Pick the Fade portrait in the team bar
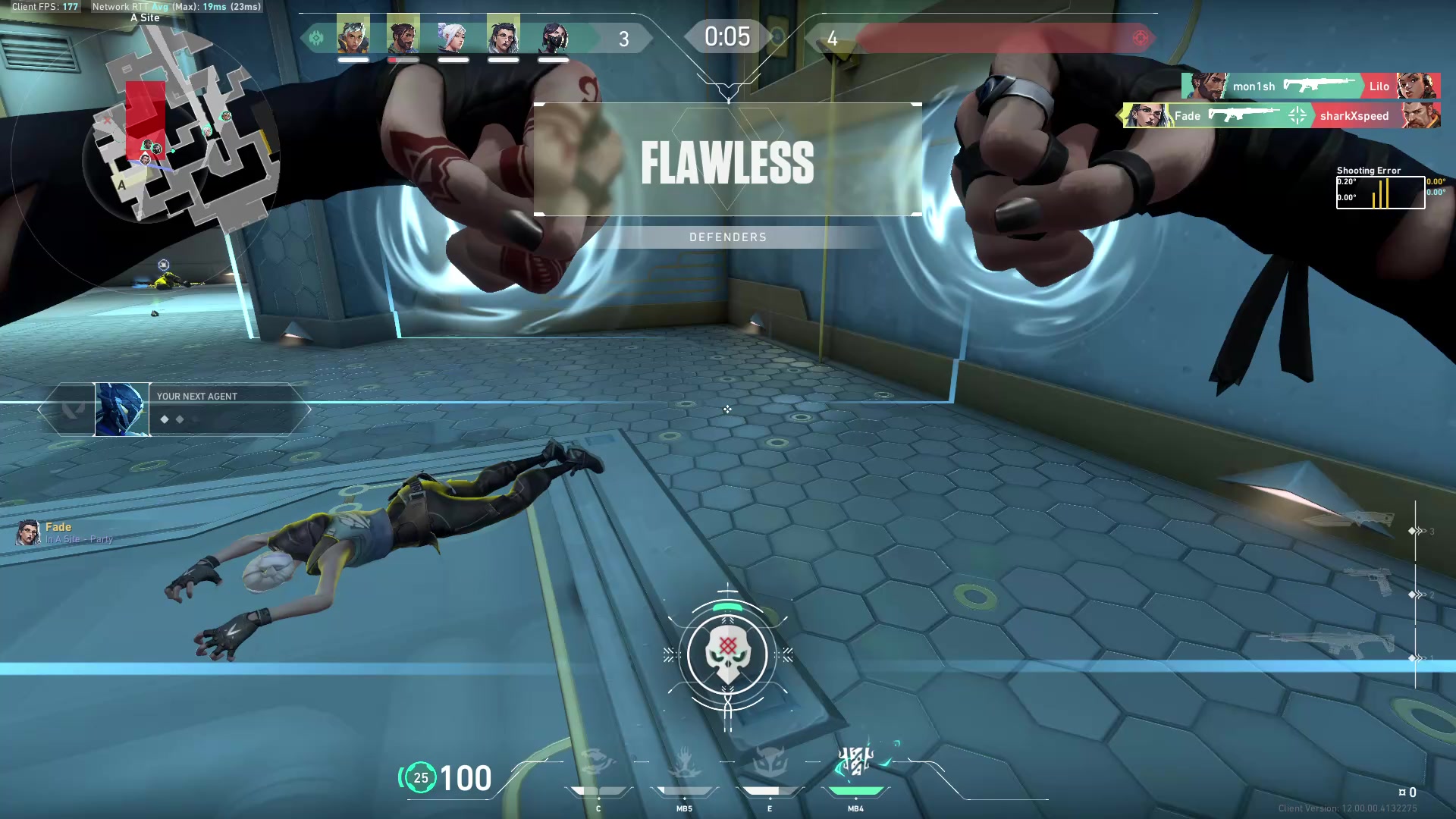This screenshot has height=819, width=1456. [x=503, y=36]
